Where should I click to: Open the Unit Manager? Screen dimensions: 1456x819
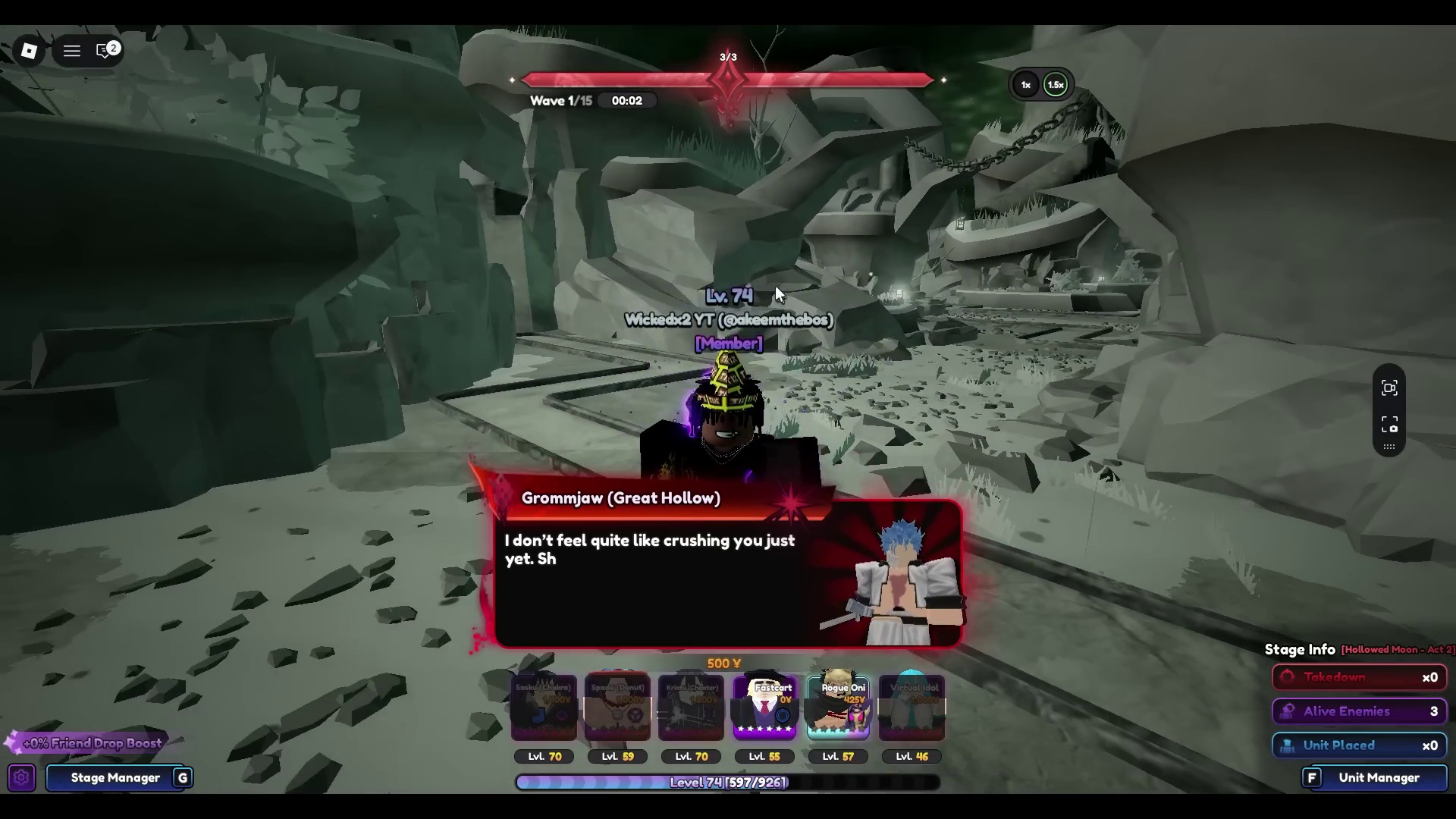coord(1379,777)
